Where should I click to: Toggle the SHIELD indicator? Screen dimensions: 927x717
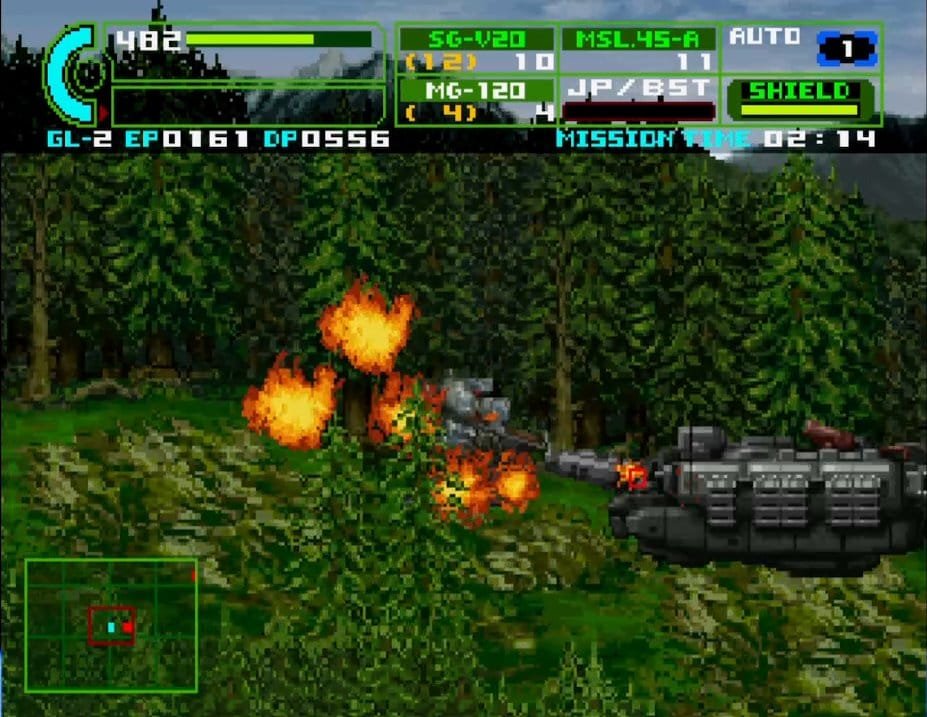coord(799,100)
